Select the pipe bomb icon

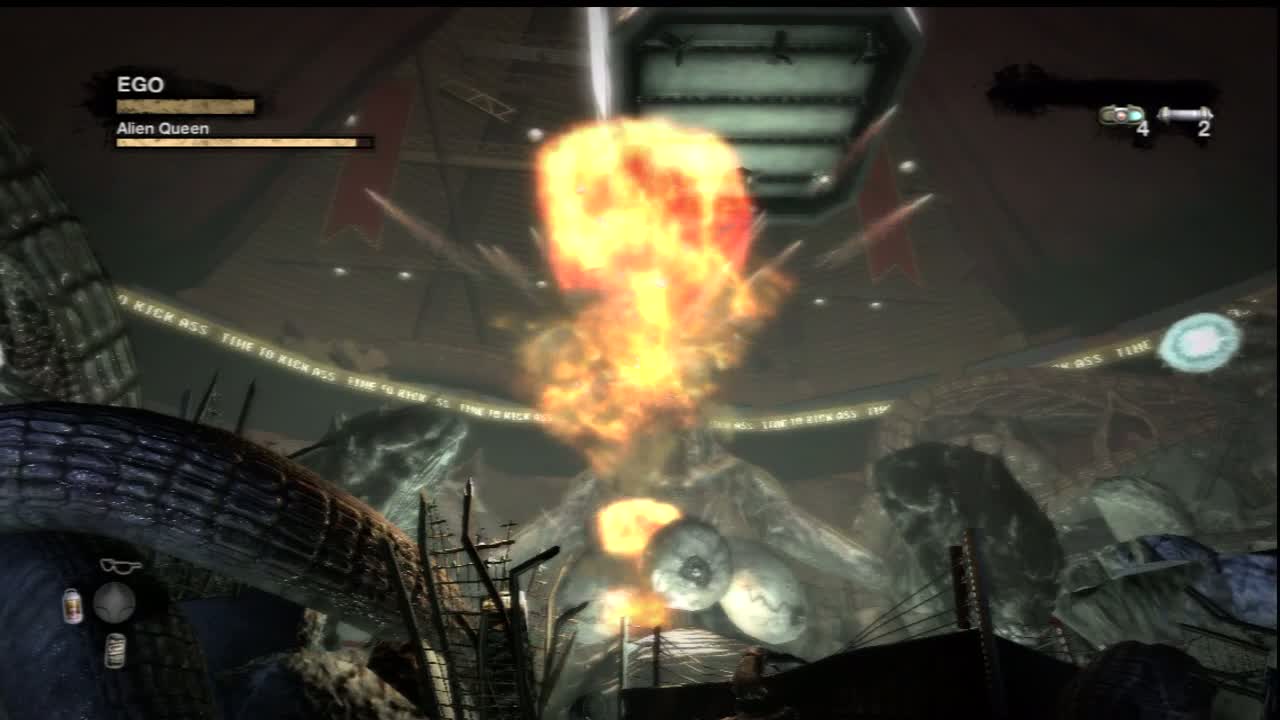(x=1184, y=114)
